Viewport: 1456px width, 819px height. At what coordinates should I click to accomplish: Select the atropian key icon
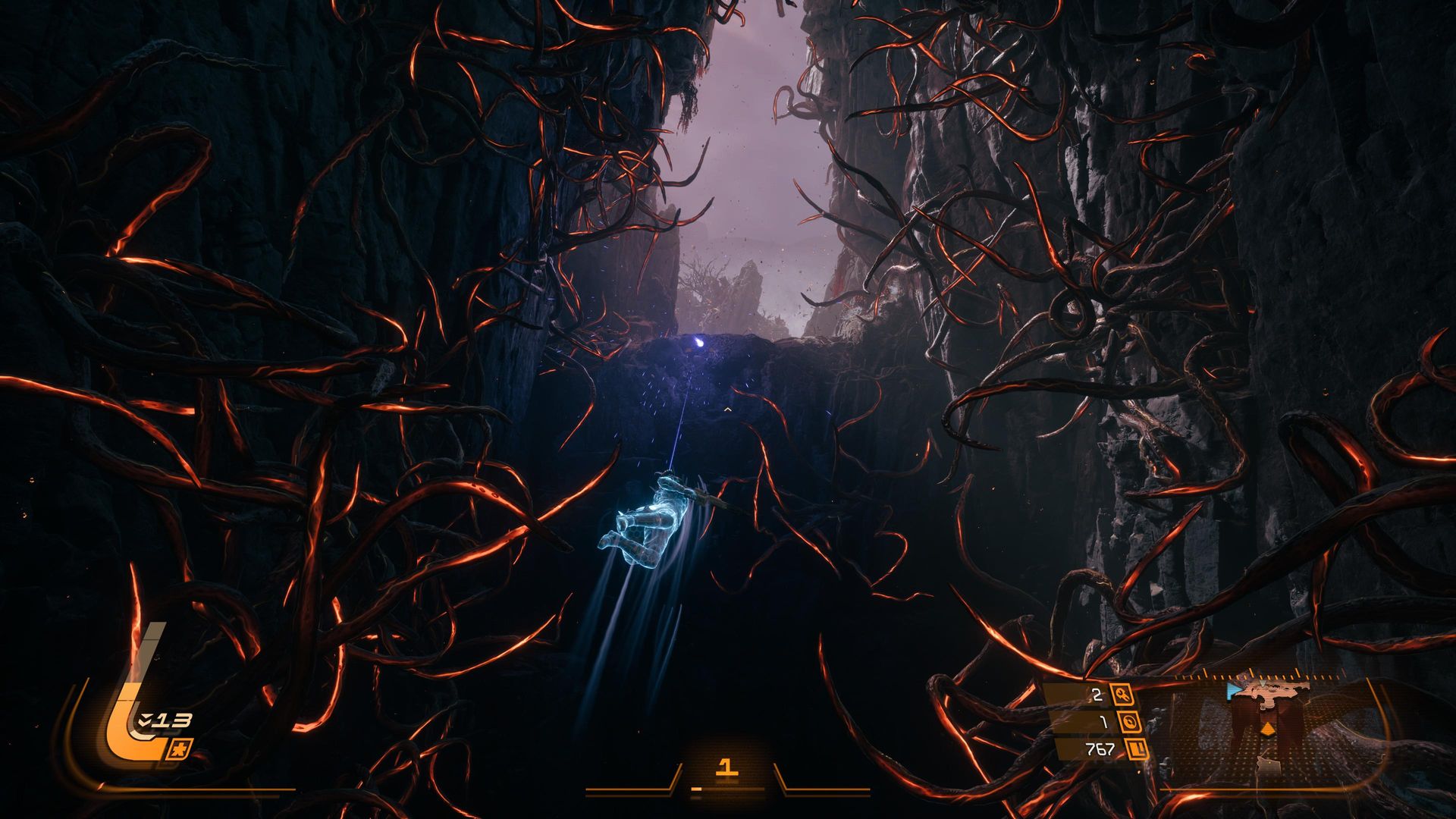(x=1121, y=694)
